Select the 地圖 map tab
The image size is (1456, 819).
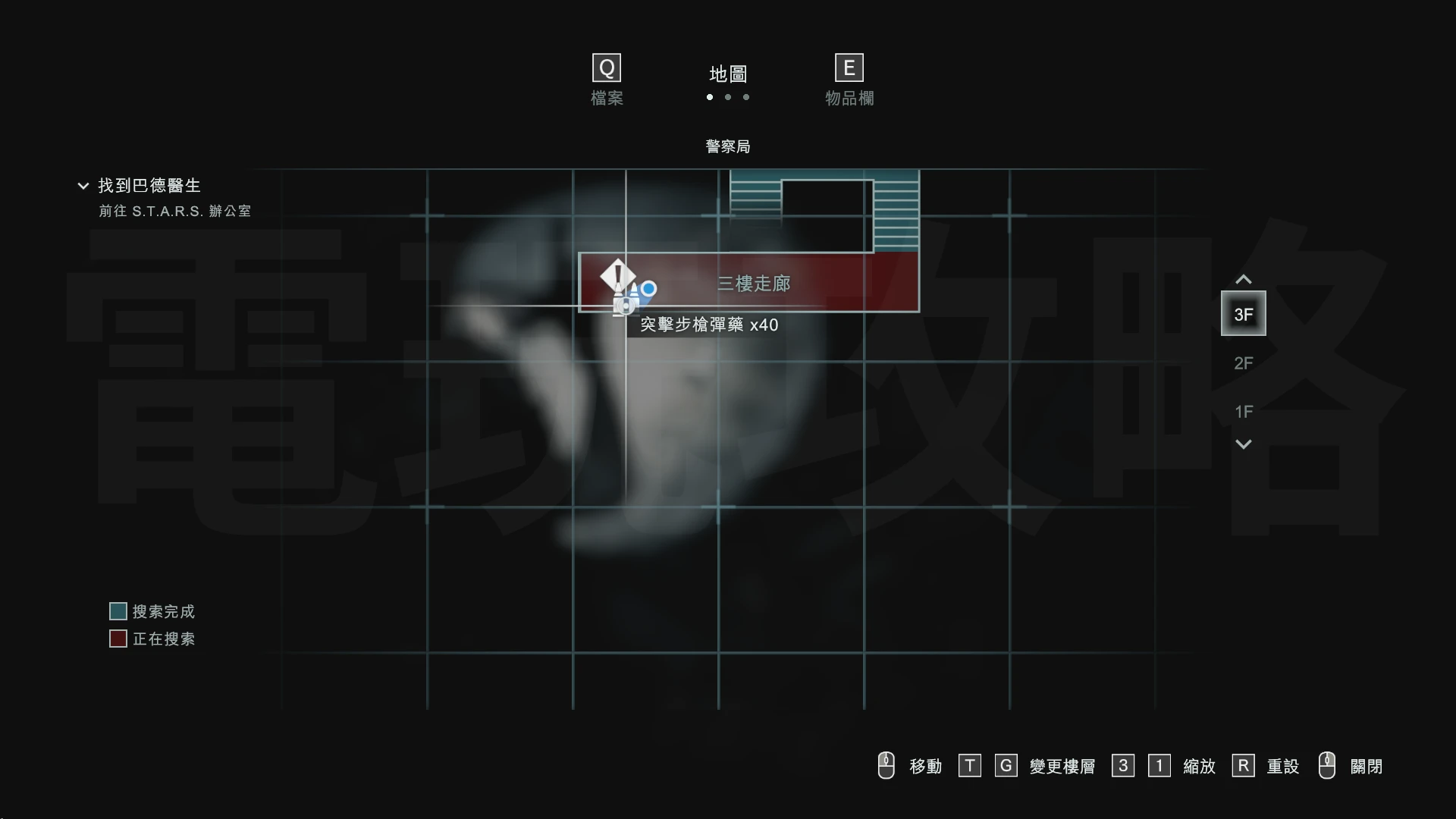728,74
